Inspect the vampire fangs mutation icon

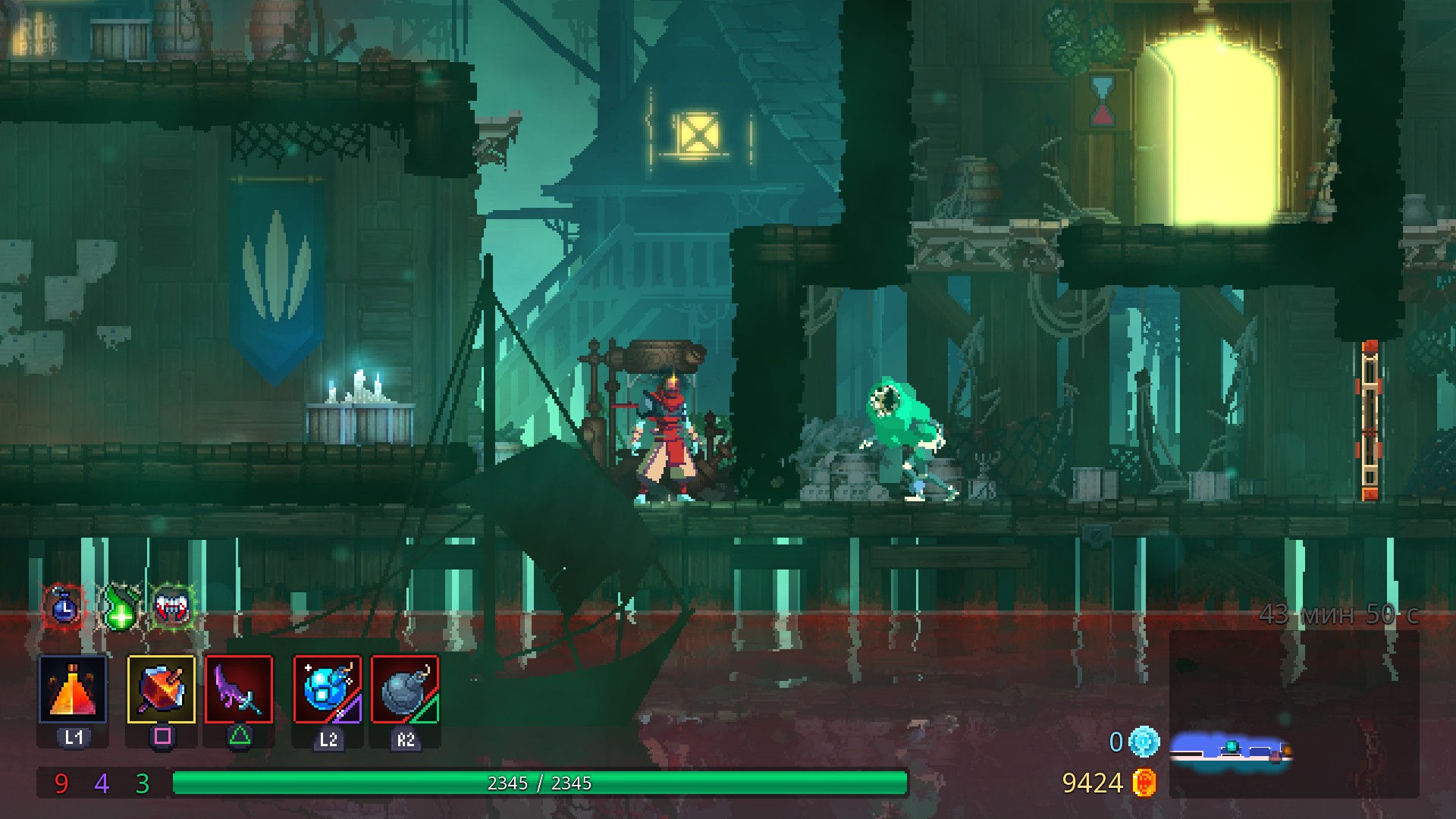(172, 606)
